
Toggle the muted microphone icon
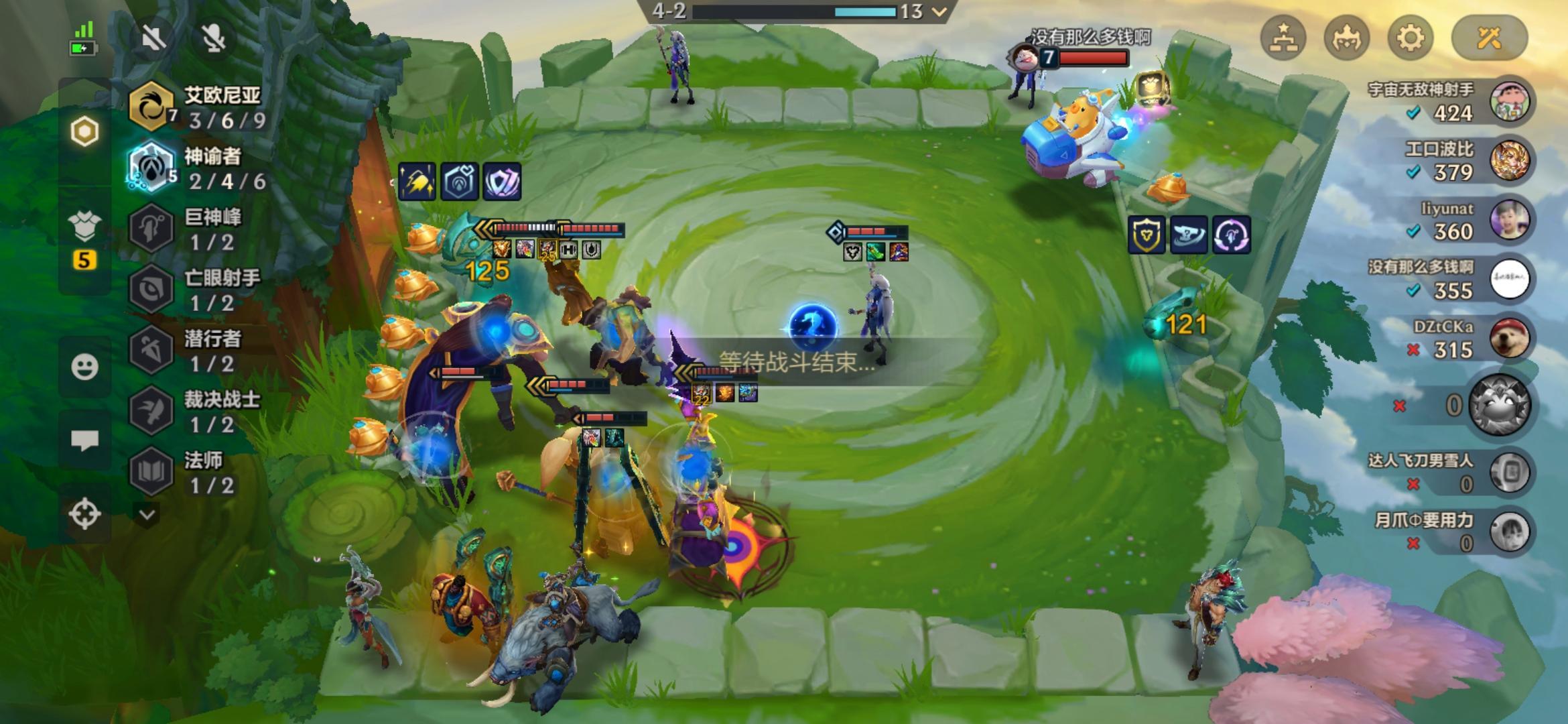(x=214, y=38)
